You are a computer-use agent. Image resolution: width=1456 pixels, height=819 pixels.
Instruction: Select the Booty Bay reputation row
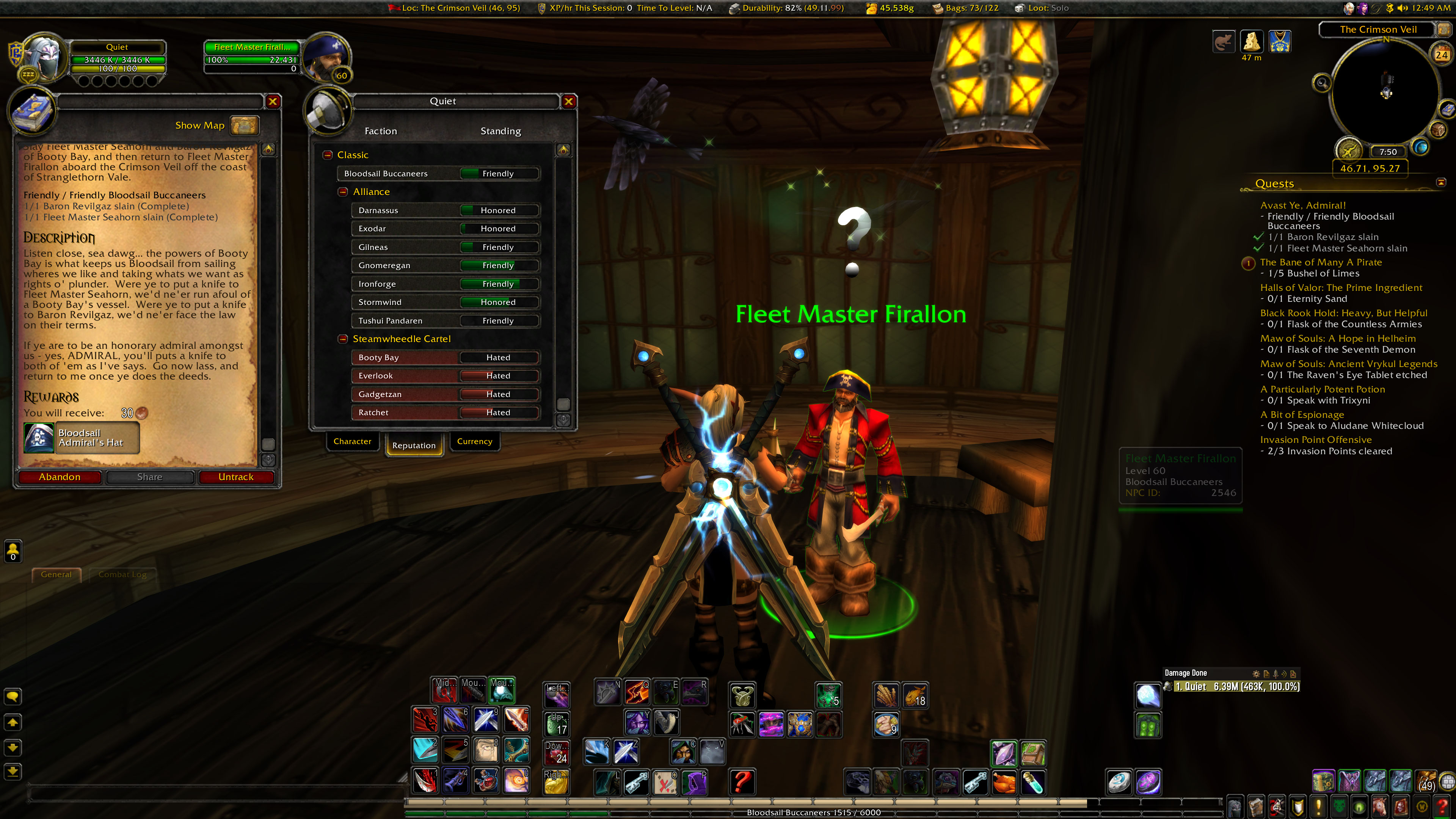click(445, 358)
